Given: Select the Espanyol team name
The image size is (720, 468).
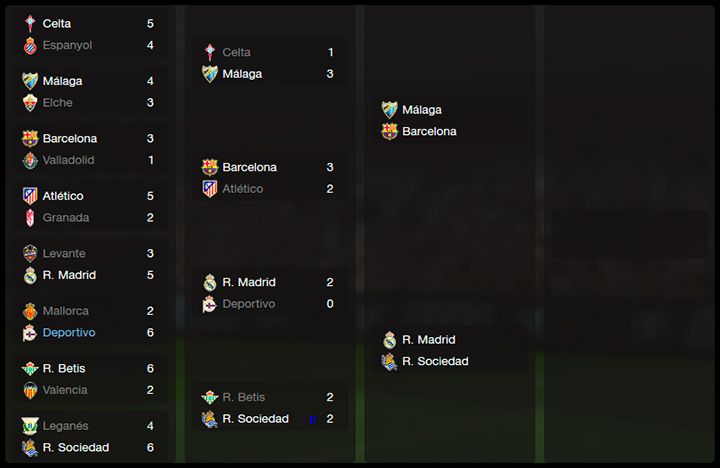Looking at the screenshot, I should click(67, 45).
